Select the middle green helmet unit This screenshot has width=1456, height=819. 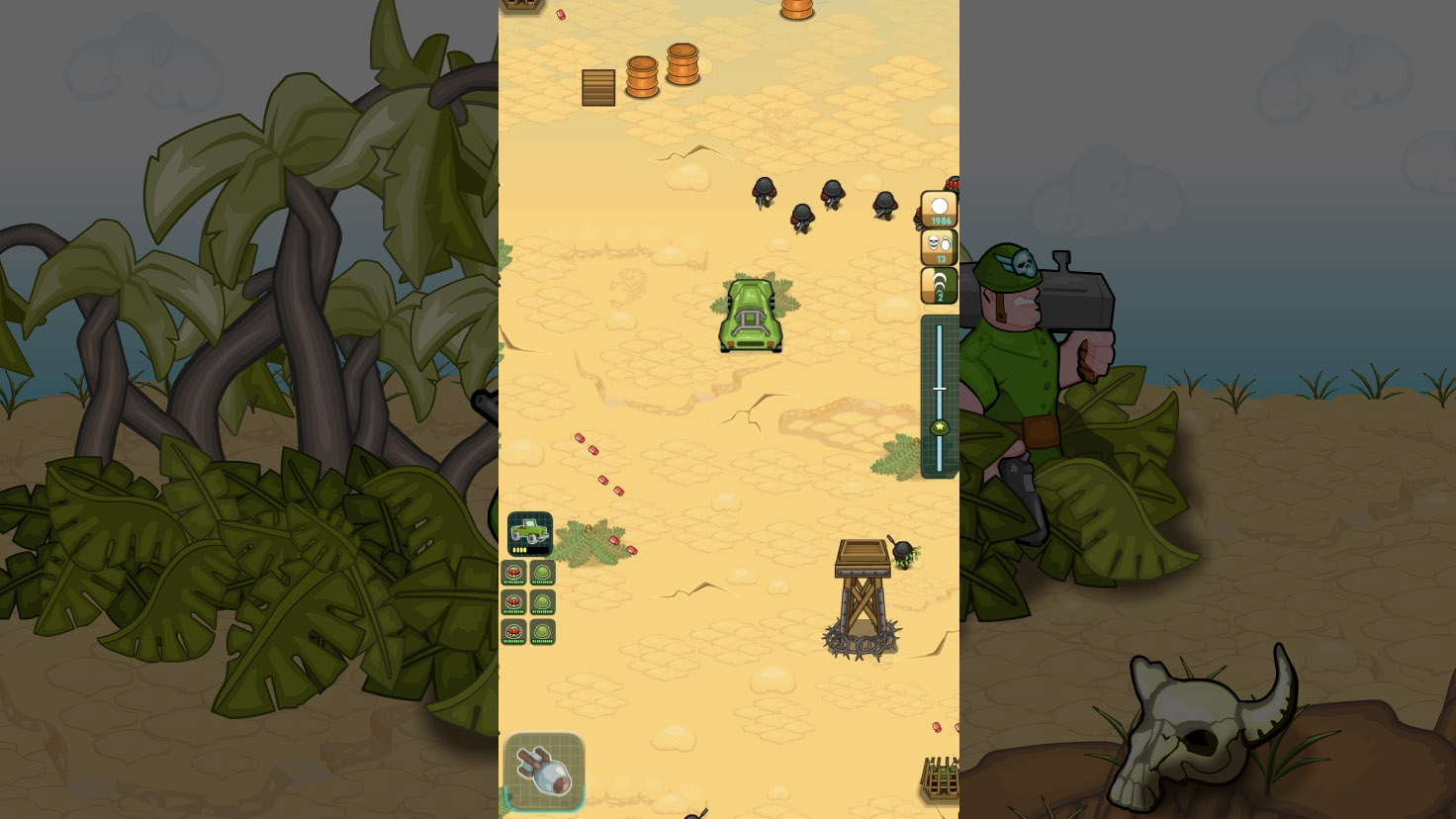[542, 601]
